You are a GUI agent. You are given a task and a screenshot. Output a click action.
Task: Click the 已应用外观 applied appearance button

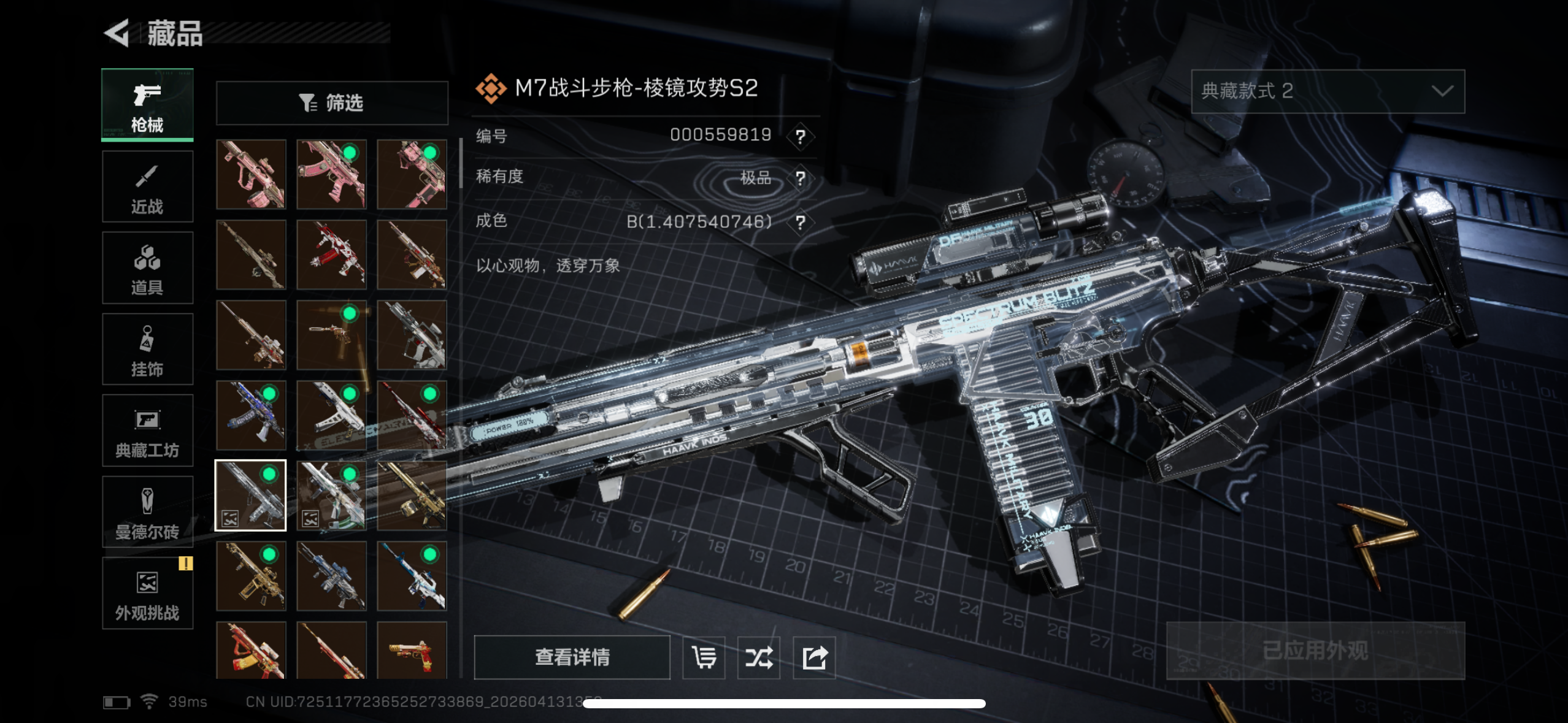click(x=1315, y=651)
